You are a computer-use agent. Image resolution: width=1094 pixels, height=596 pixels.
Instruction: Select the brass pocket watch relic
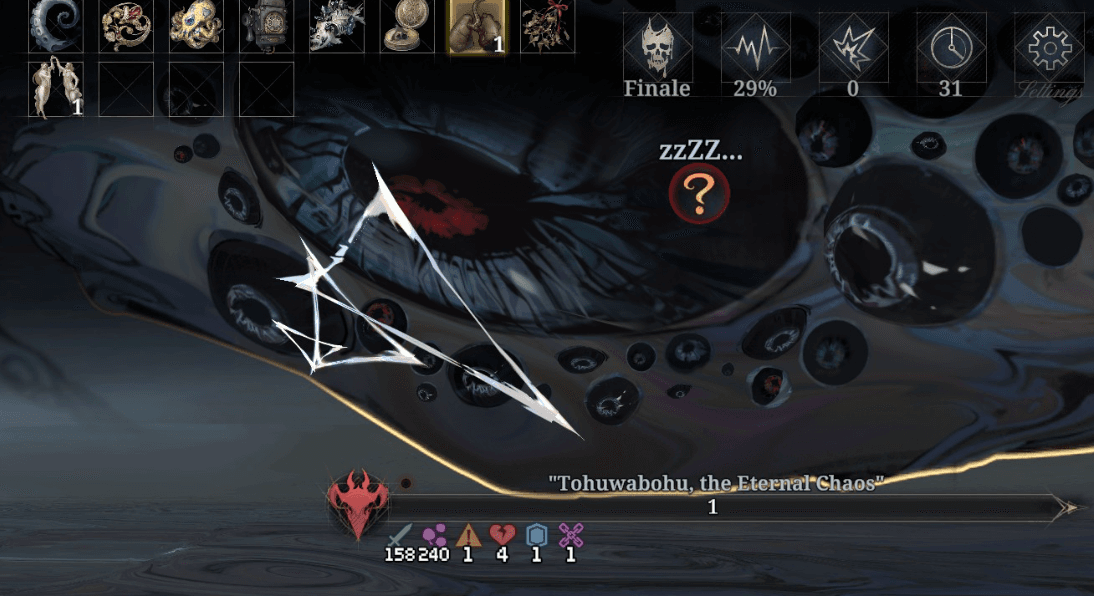406,26
